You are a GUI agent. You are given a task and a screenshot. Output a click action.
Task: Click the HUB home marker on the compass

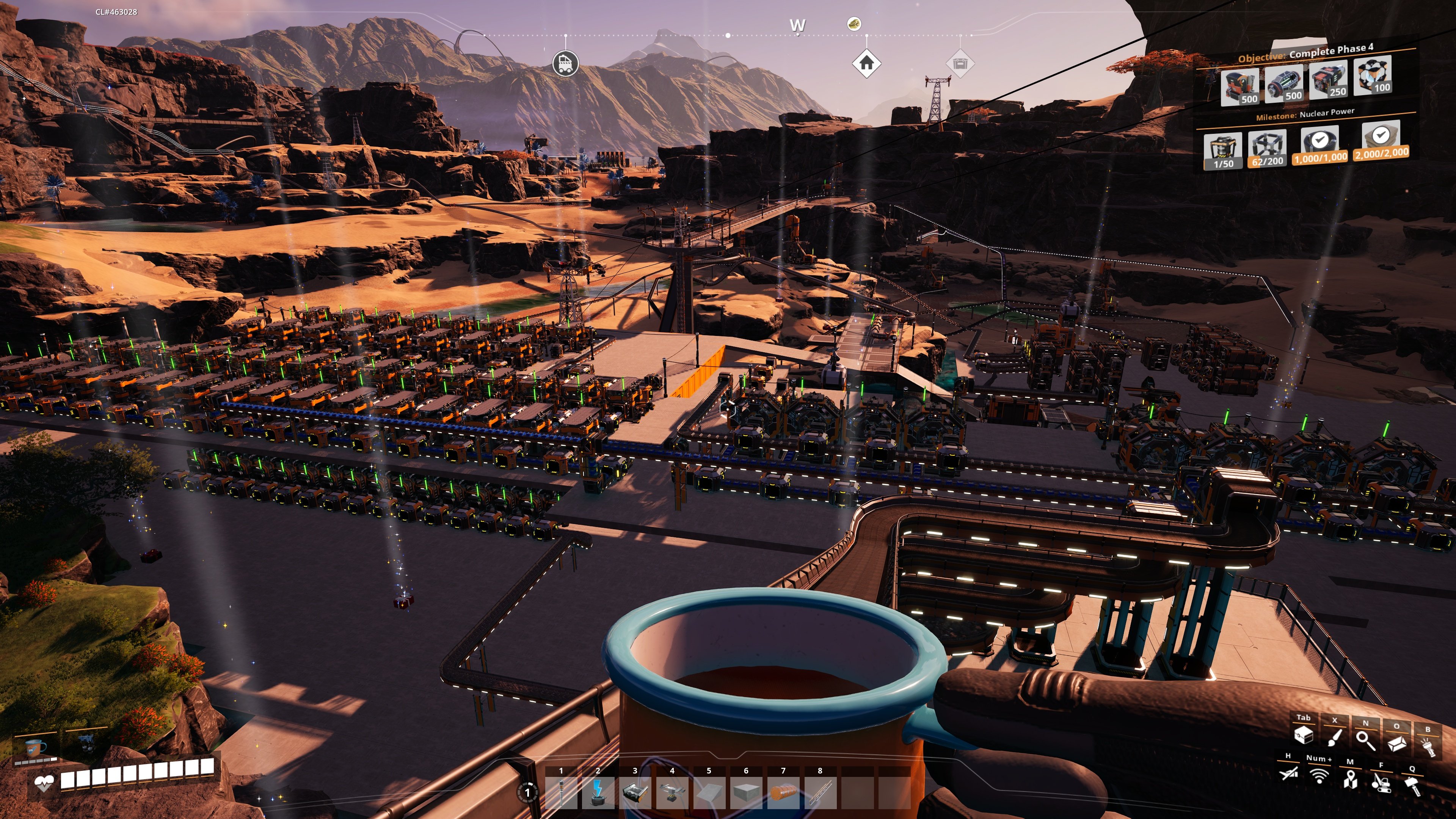(866, 63)
